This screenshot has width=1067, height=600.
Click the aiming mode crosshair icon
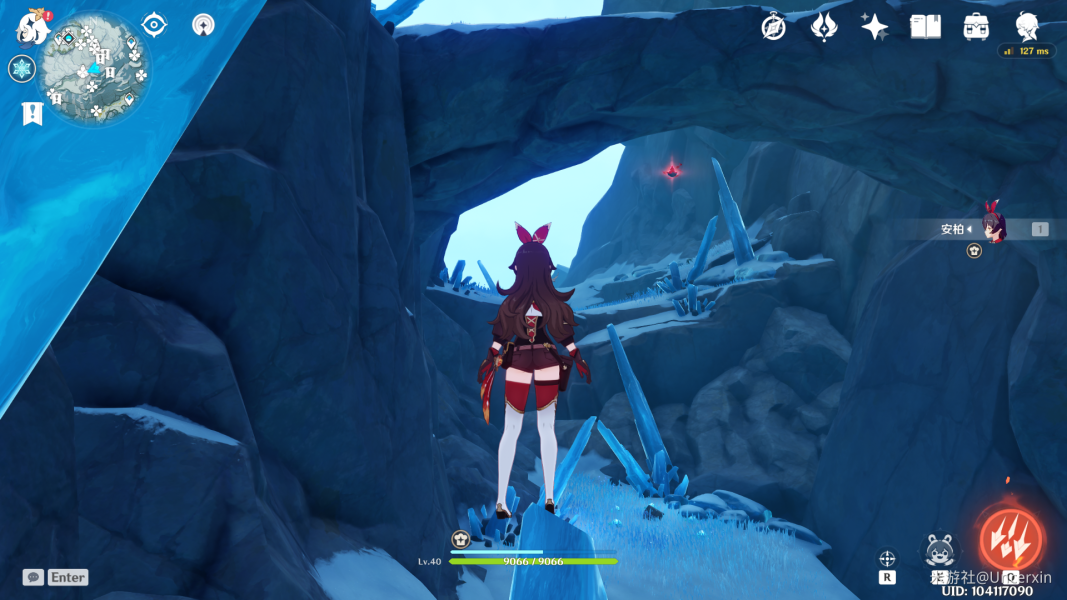(887, 558)
